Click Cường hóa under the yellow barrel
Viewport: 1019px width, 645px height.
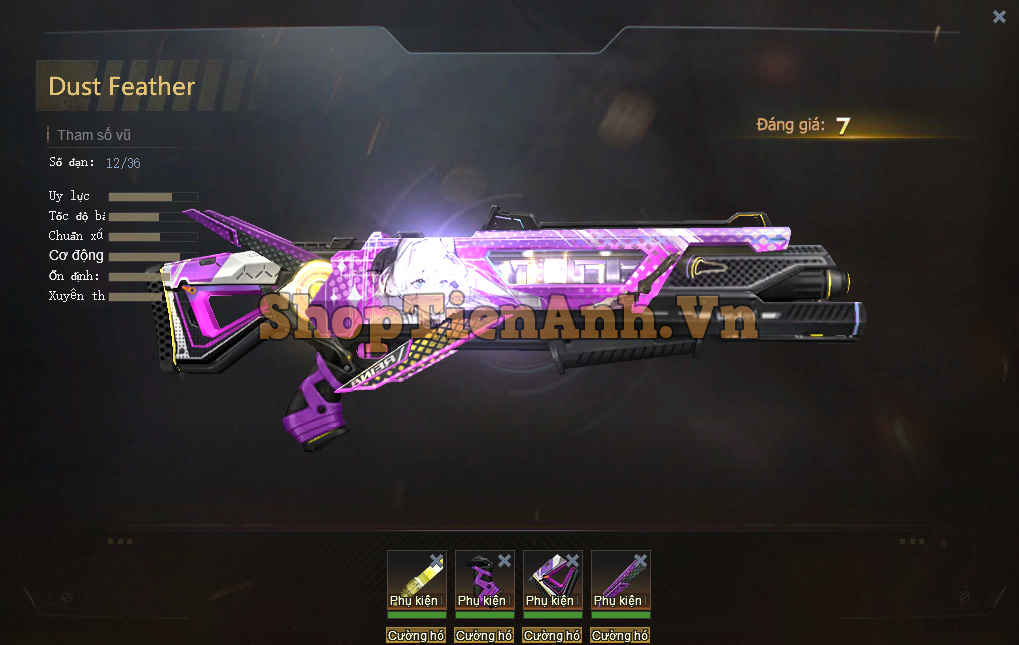click(416, 636)
